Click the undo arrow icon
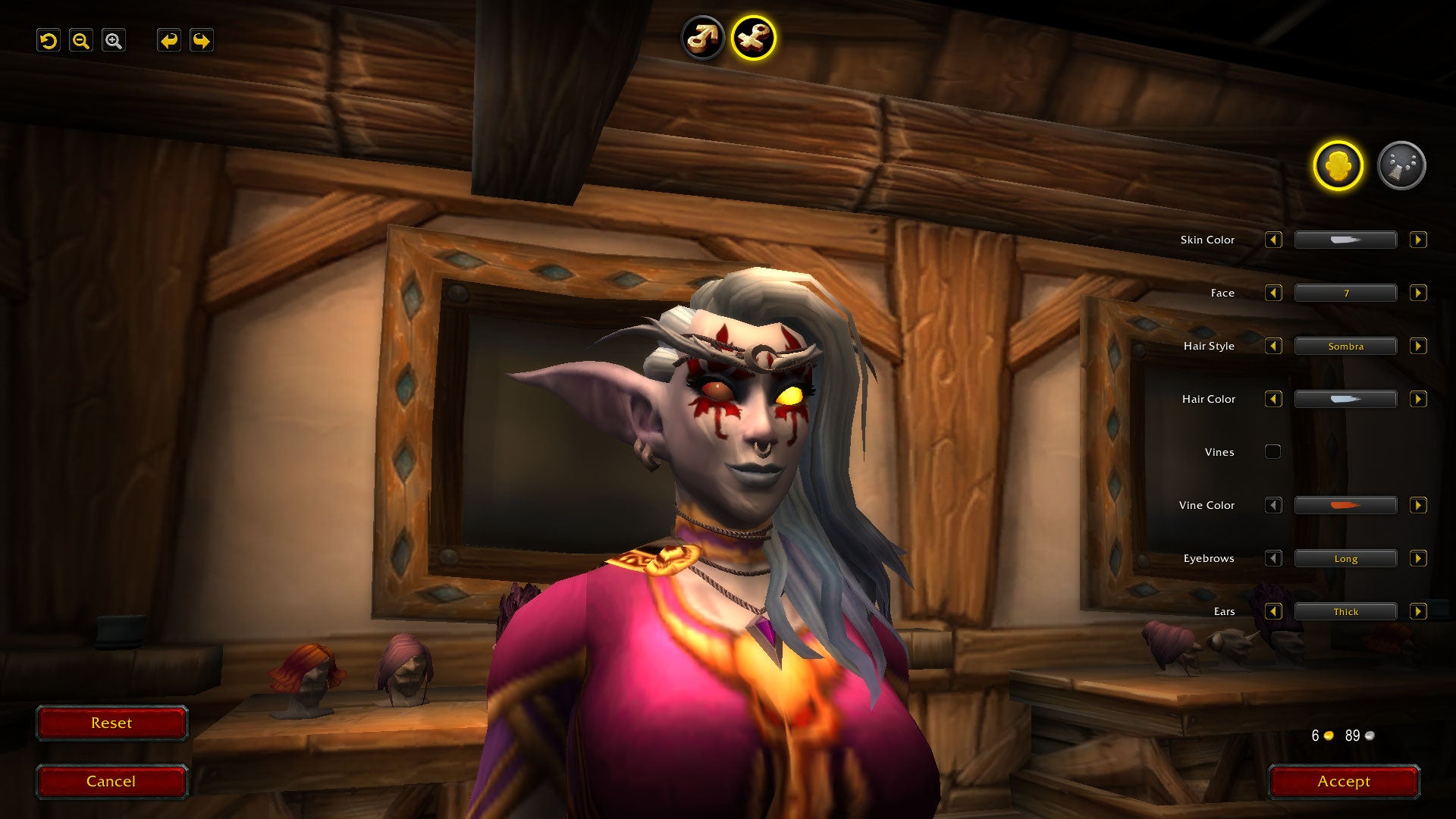This screenshot has height=819, width=1456. pos(48,40)
